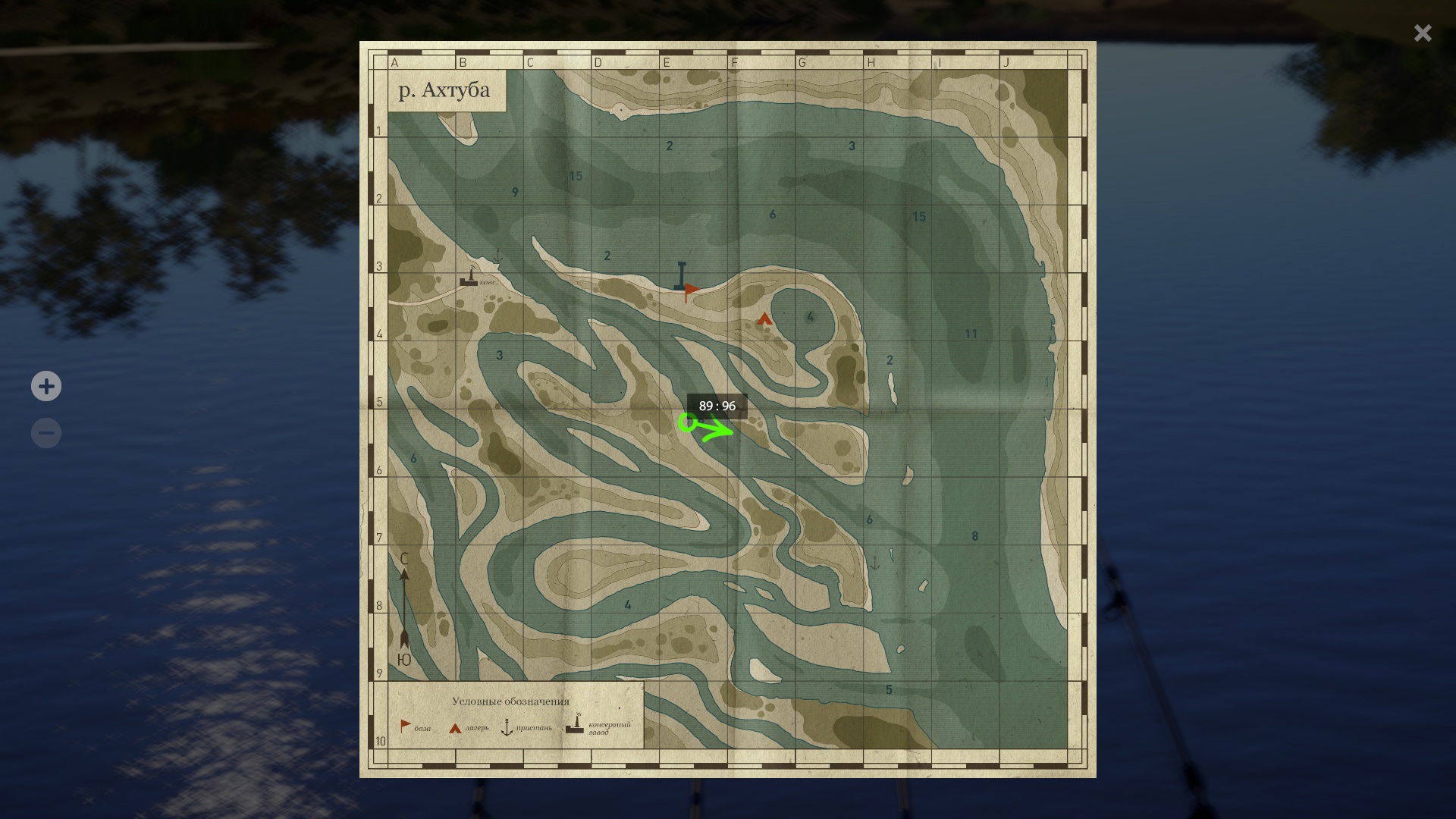The width and height of the screenshot is (1456, 819).
Task: Select the red camp triangle marker
Action: tap(764, 319)
